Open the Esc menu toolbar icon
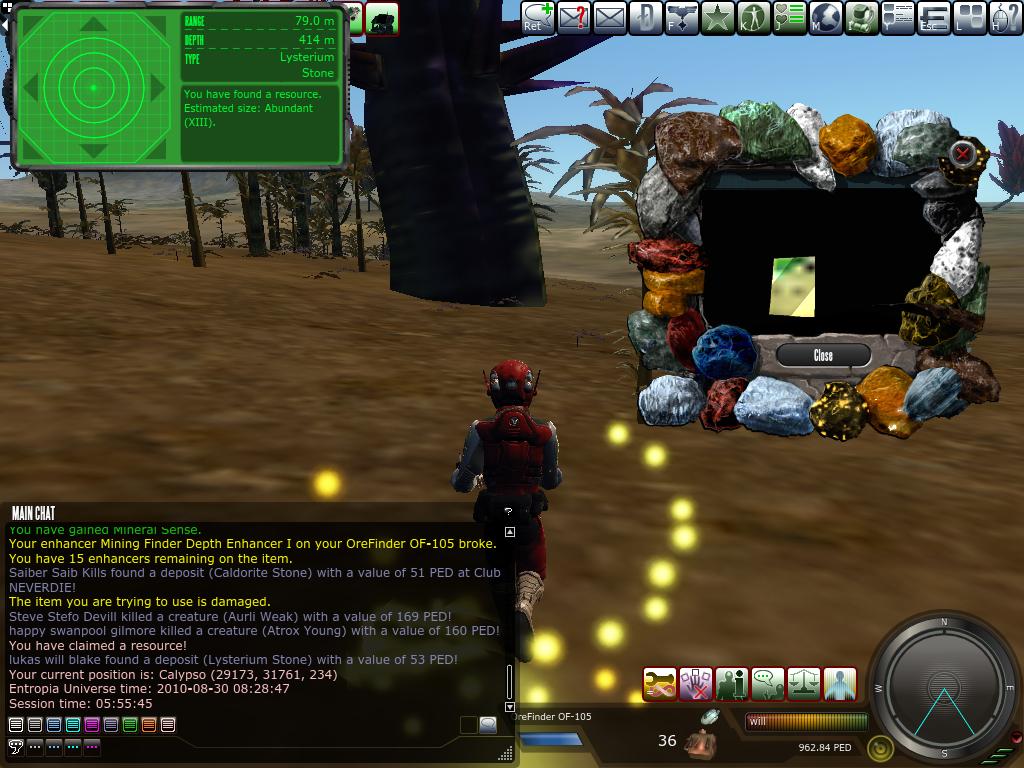This screenshot has height=768, width=1024. (x=933, y=17)
